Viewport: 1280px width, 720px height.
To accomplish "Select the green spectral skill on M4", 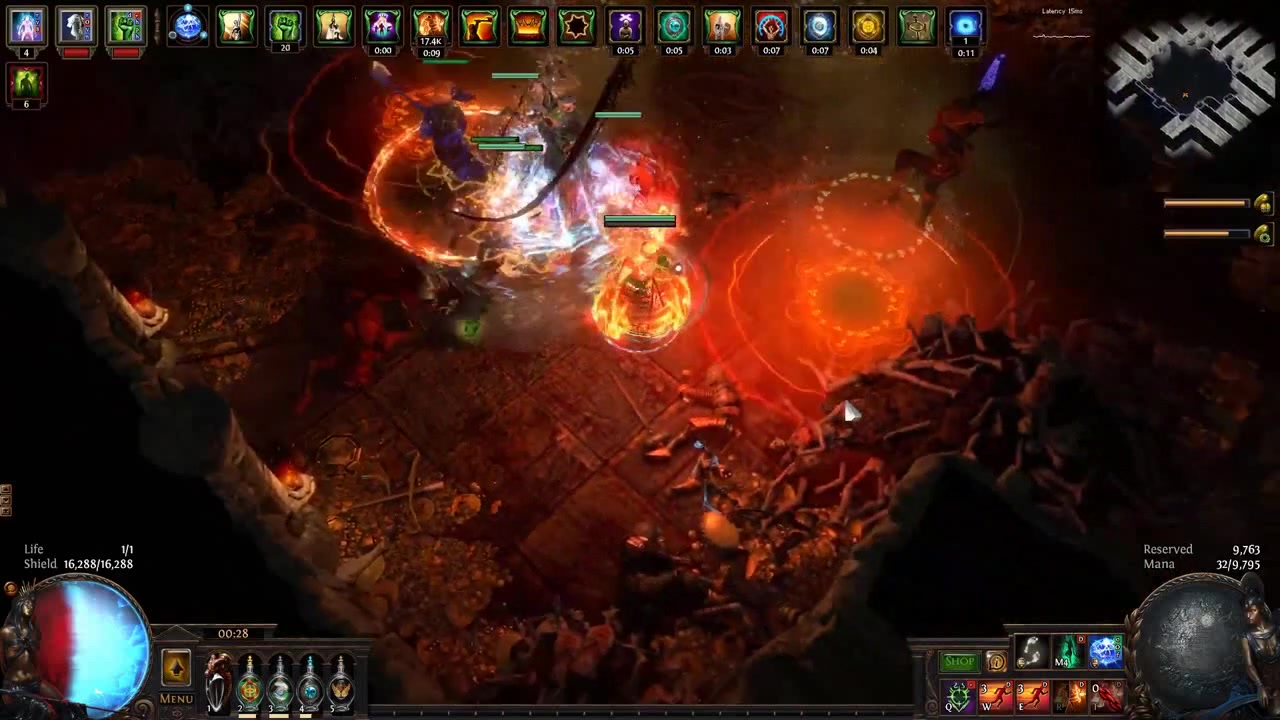I will coord(1069,653).
